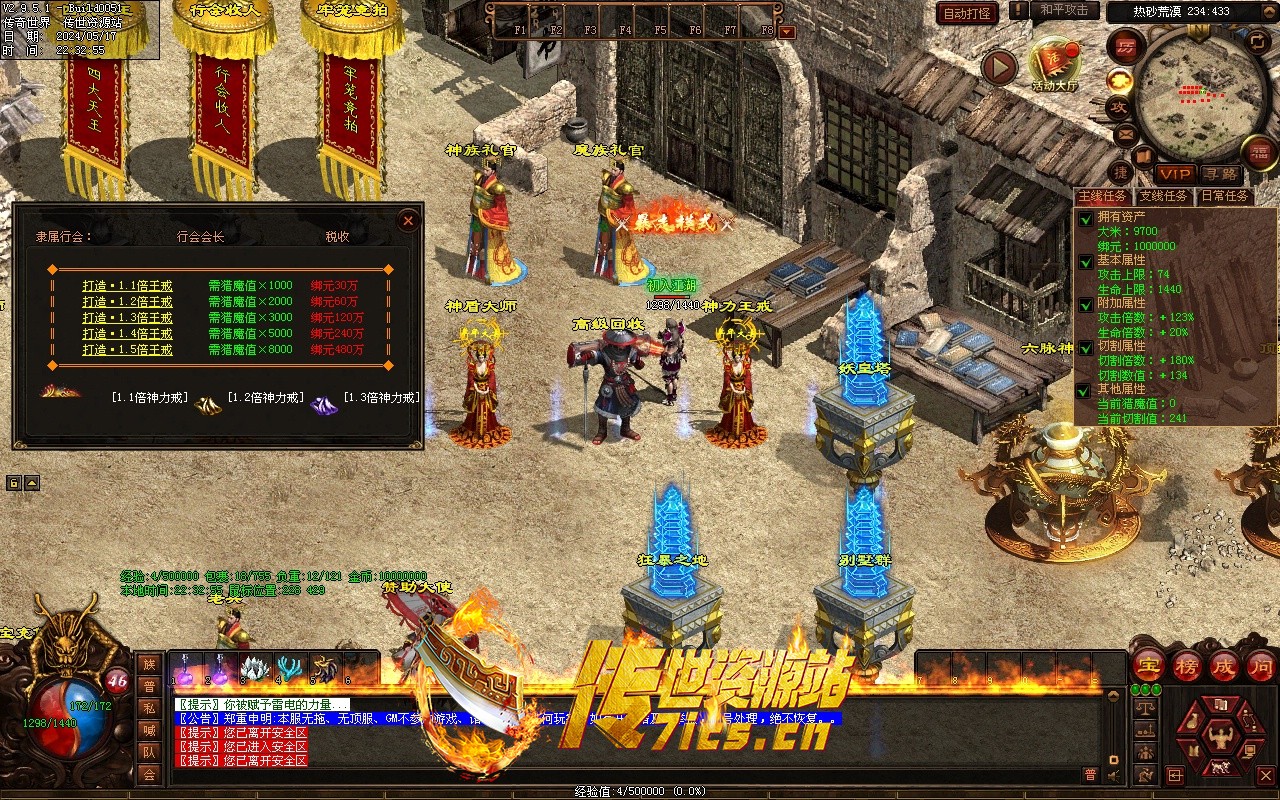Screen dimensions: 1280x800
Task: Pick the 打造 1.5倍王戒 option
Action: pyautogui.click(x=127, y=350)
